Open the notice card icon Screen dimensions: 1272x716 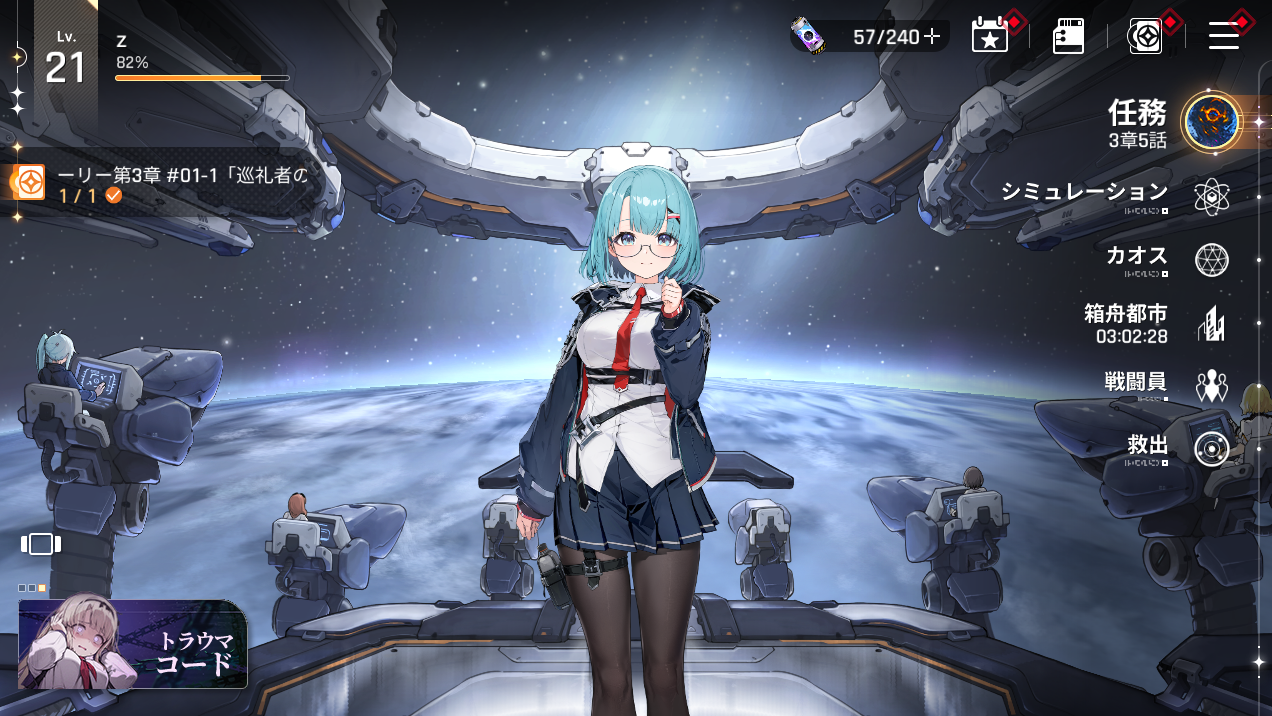(x=1068, y=36)
